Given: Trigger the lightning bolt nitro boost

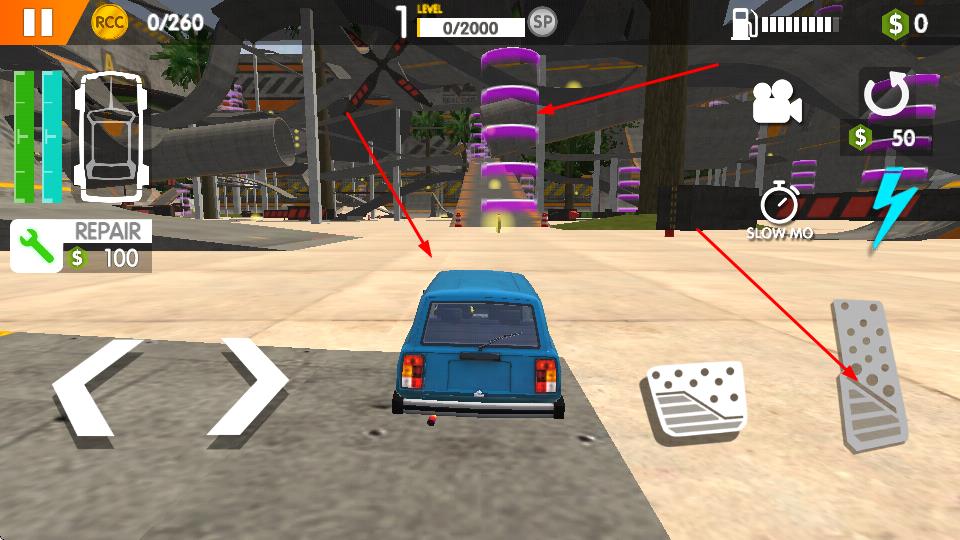Looking at the screenshot, I should tap(889, 208).
